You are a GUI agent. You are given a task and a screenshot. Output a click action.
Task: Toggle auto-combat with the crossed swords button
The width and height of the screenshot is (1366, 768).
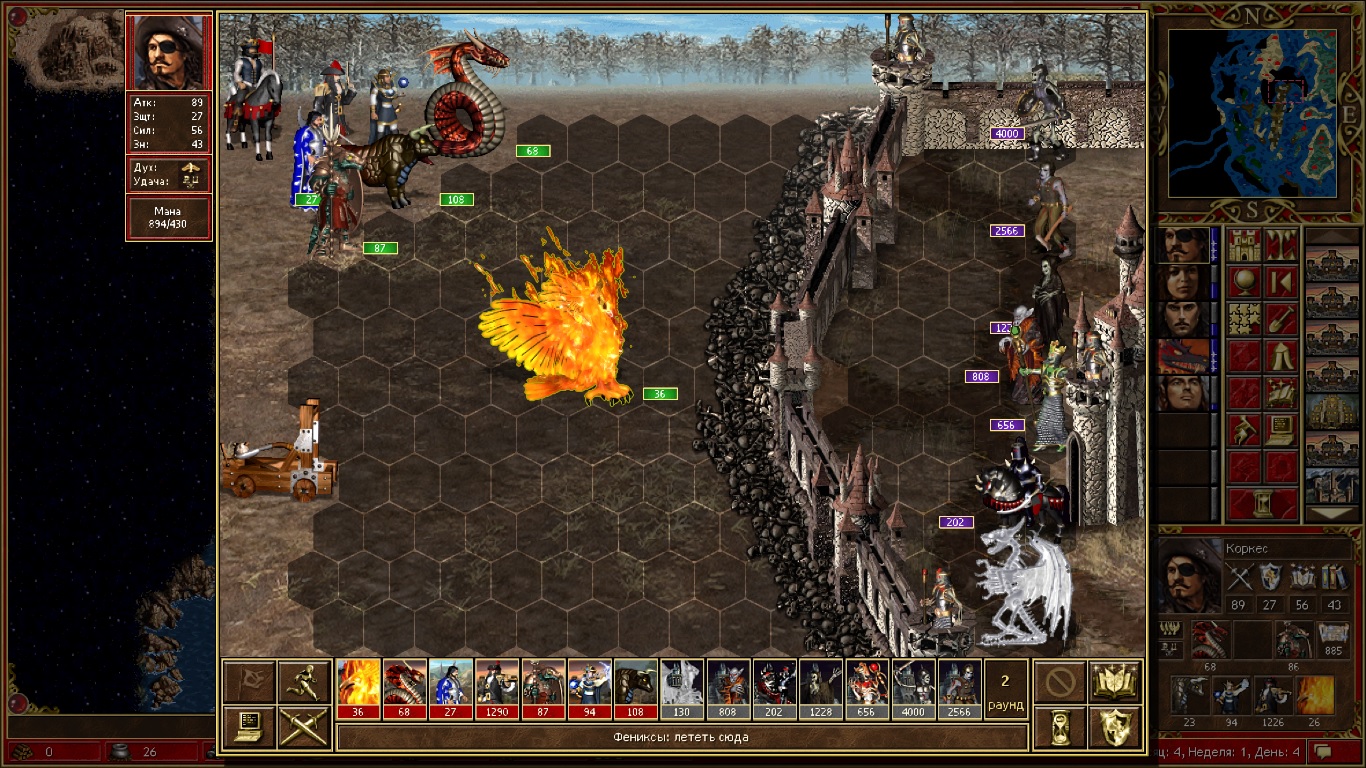304,727
